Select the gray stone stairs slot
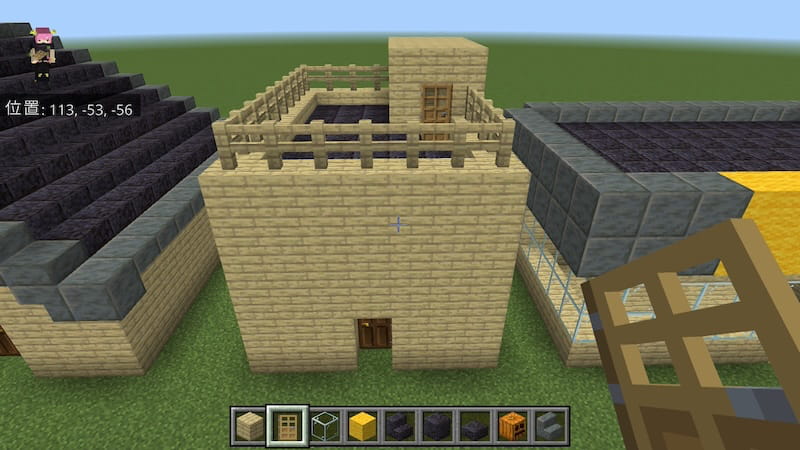The image size is (800, 450). tap(548, 427)
